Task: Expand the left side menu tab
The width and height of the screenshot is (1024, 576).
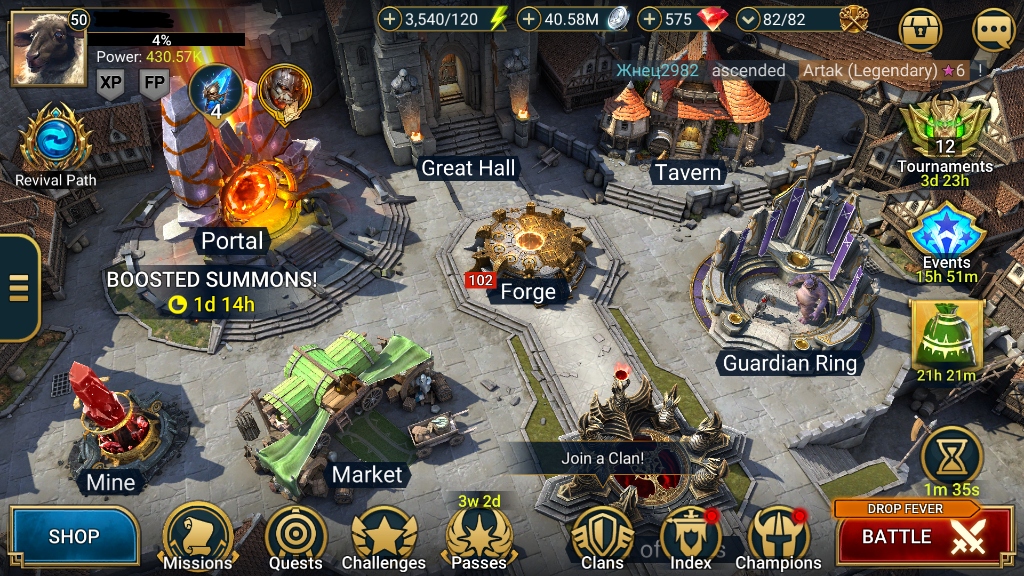Action: [18, 287]
